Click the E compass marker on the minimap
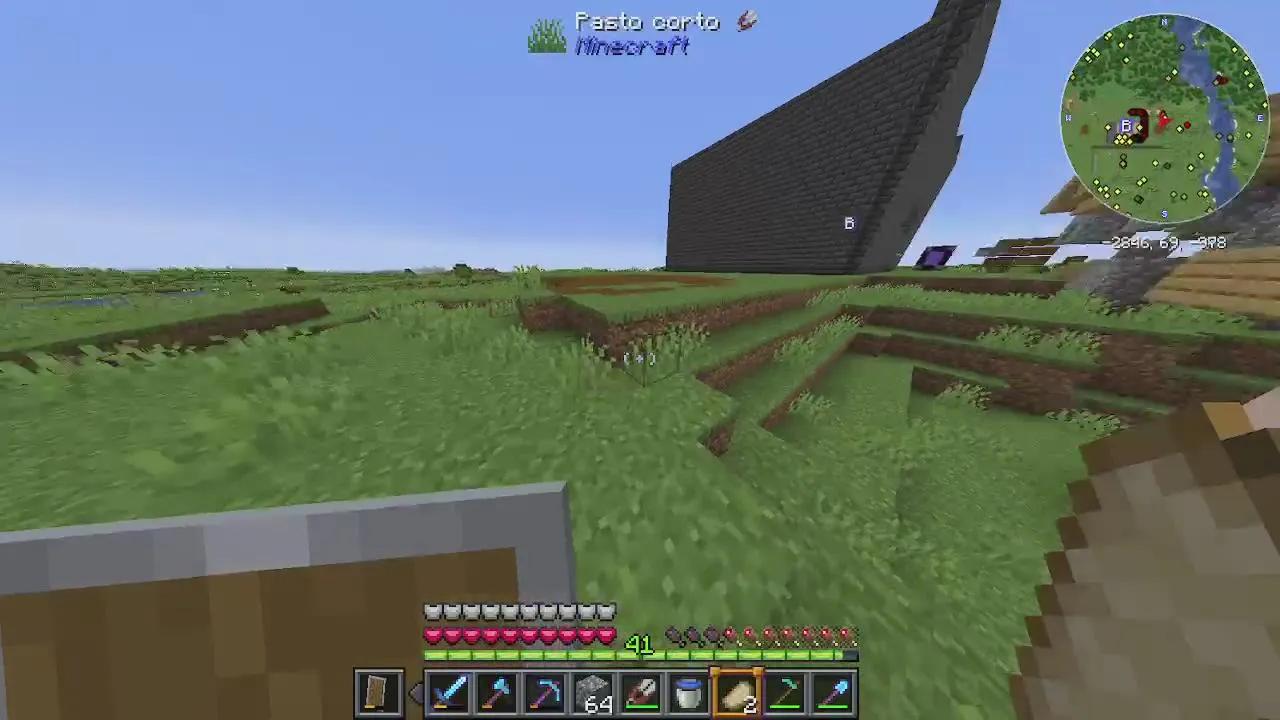 coord(1260,118)
